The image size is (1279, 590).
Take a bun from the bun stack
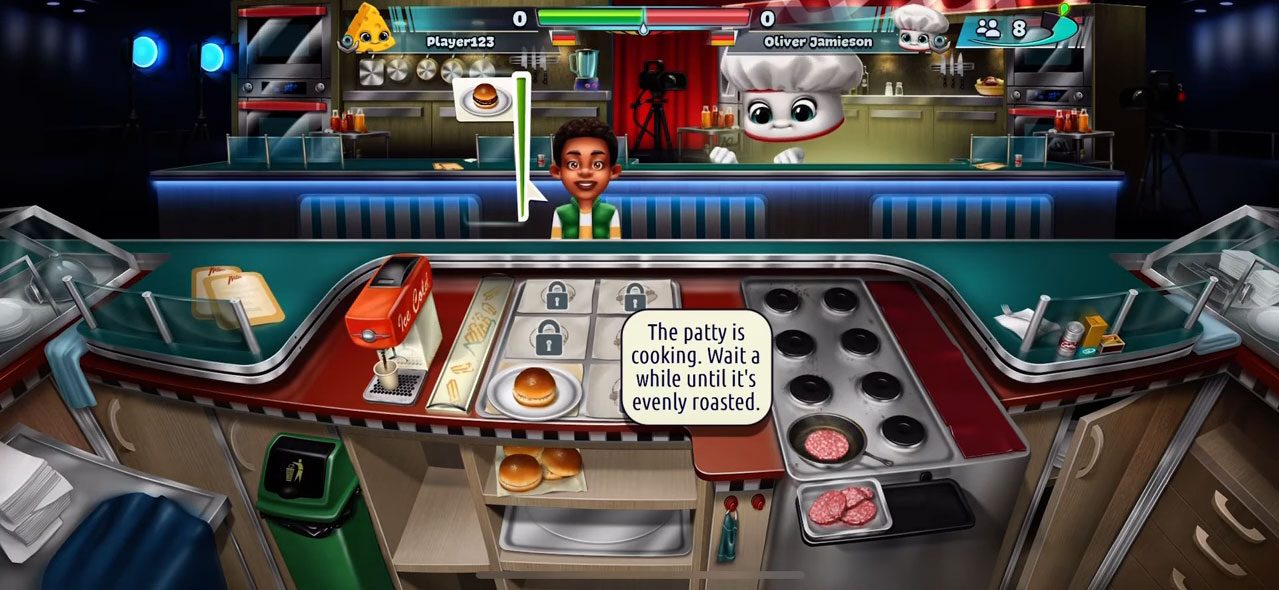coord(539,466)
